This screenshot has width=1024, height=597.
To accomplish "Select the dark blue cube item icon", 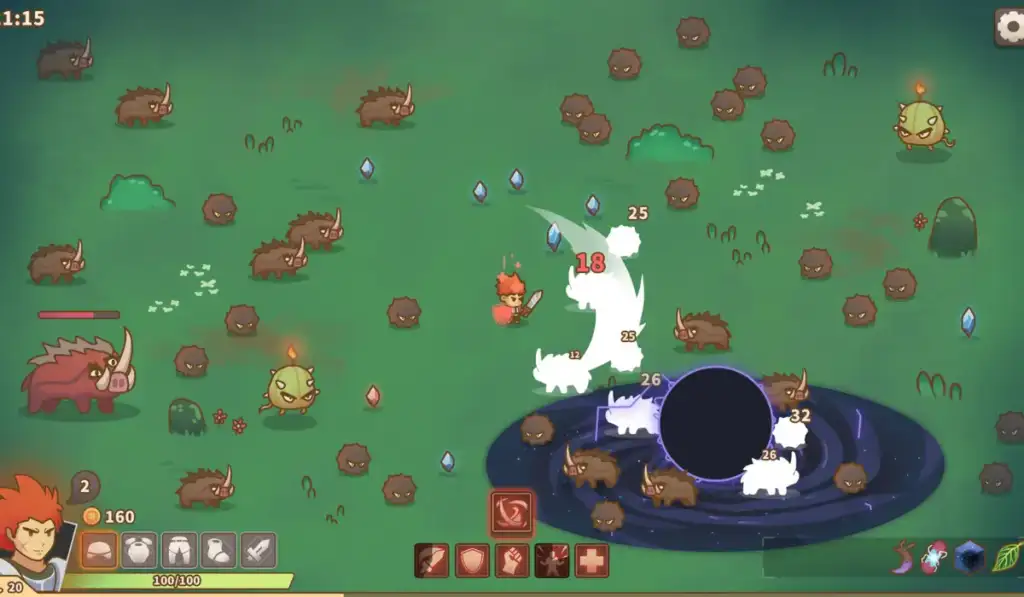I will click(970, 557).
